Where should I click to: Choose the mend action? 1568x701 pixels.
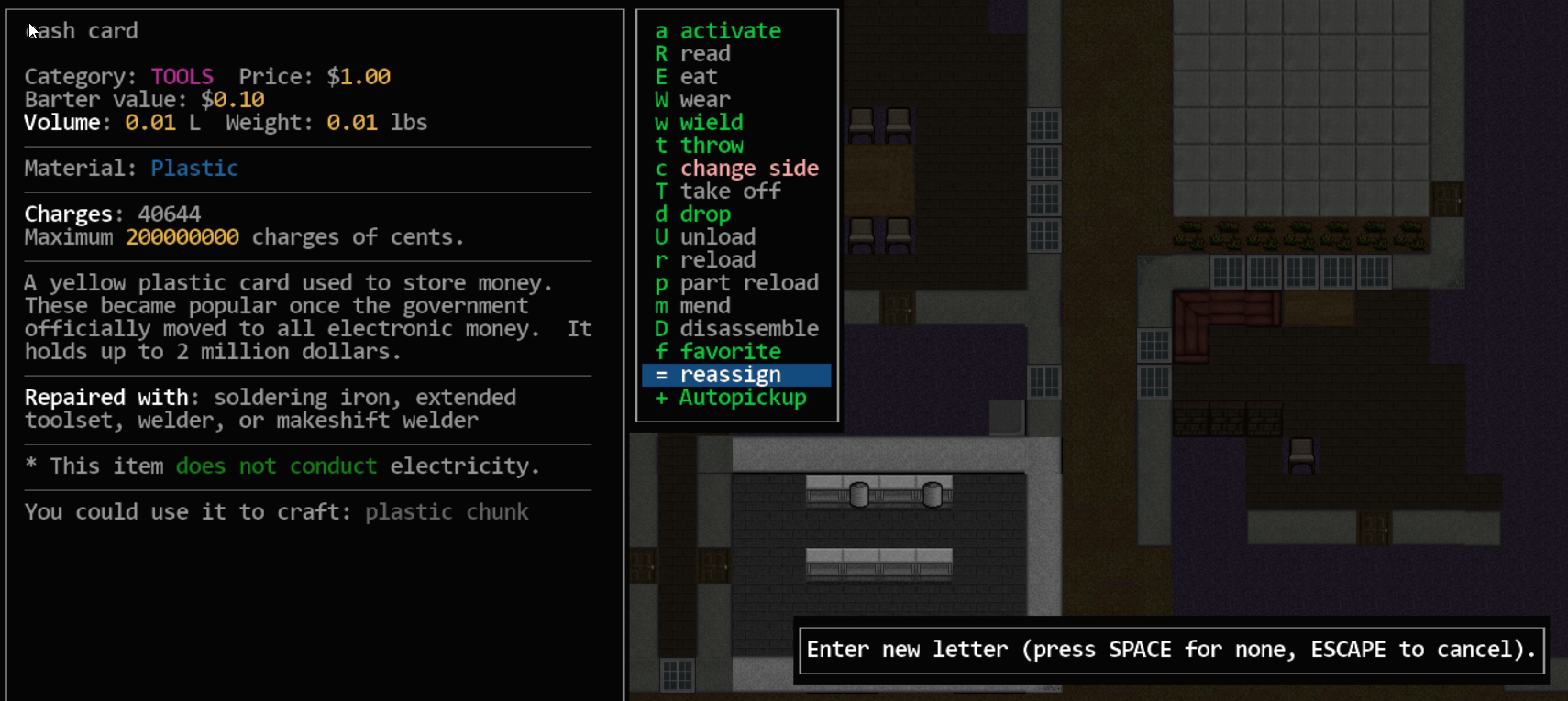pos(704,306)
